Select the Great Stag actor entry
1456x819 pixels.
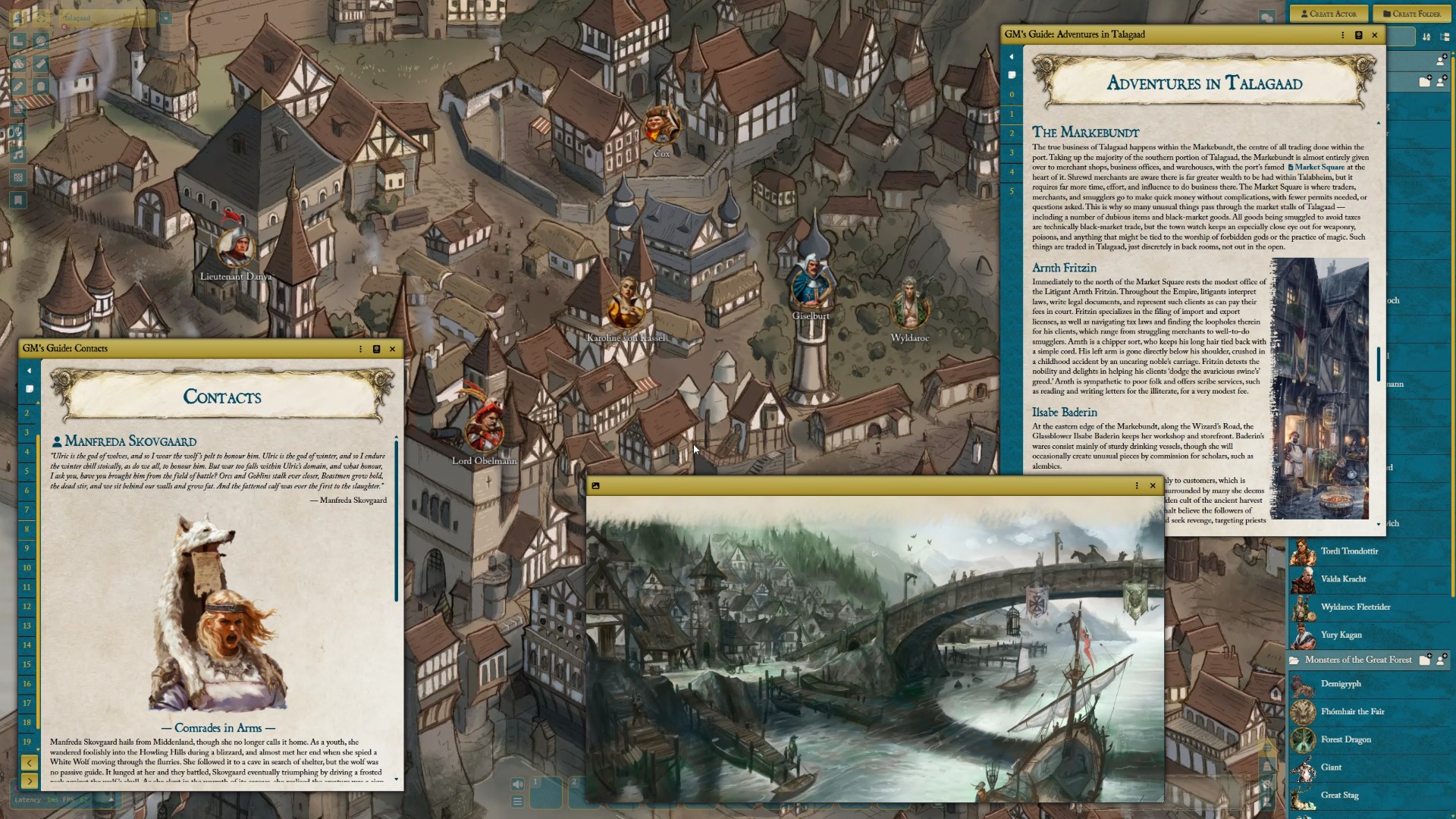(1339, 795)
